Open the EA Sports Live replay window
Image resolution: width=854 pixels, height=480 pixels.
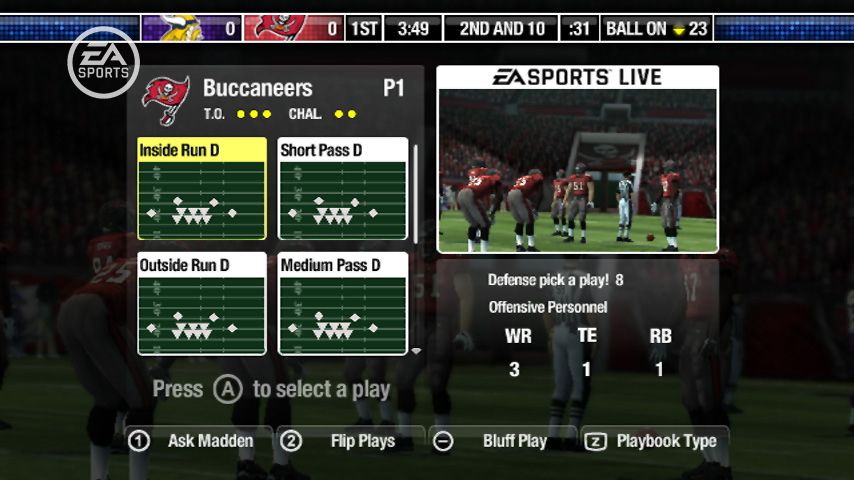[x=577, y=160]
